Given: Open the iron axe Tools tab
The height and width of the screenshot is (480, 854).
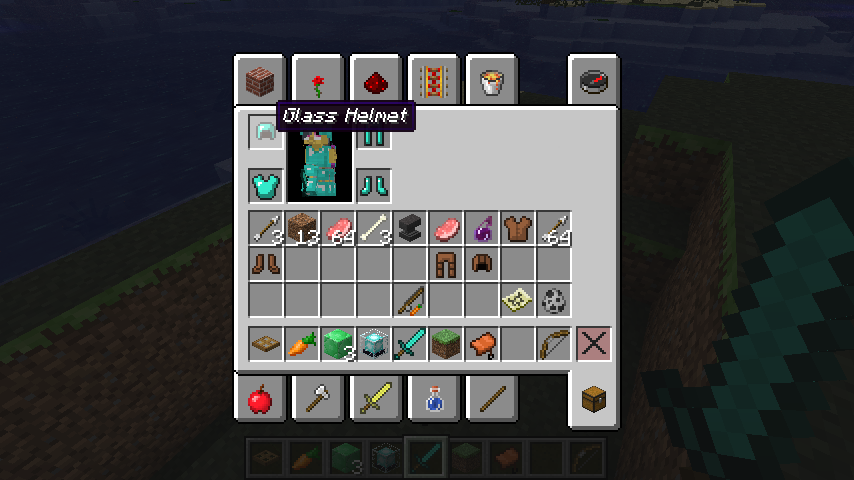Looking at the screenshot, I should (318, 400).
